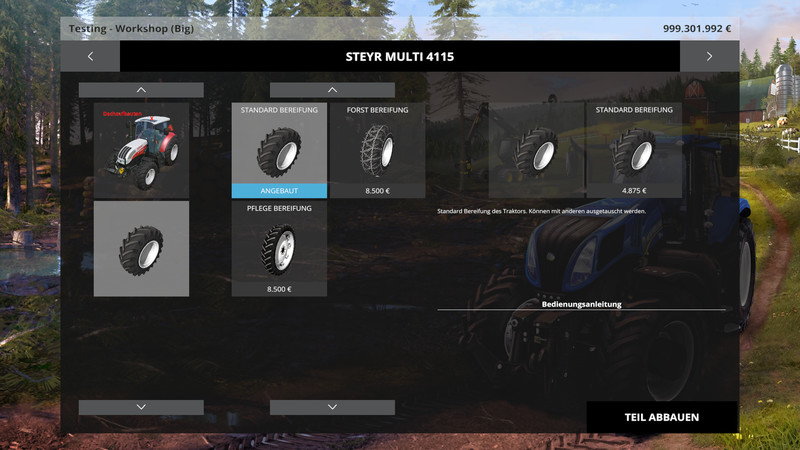Move the tire options list down

tap(332, 407)
